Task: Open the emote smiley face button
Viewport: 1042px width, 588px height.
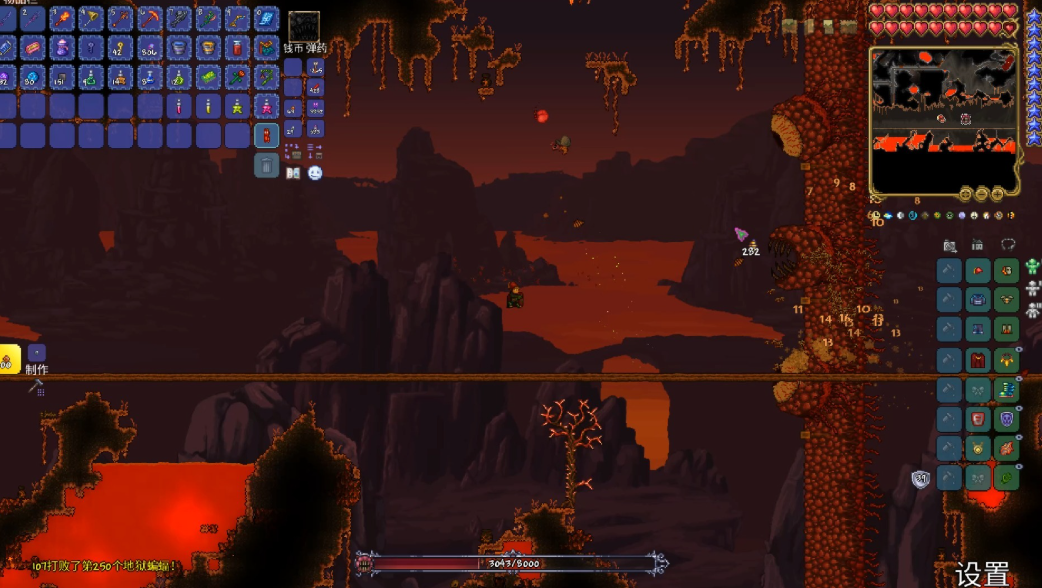Action: coord(315,173)
